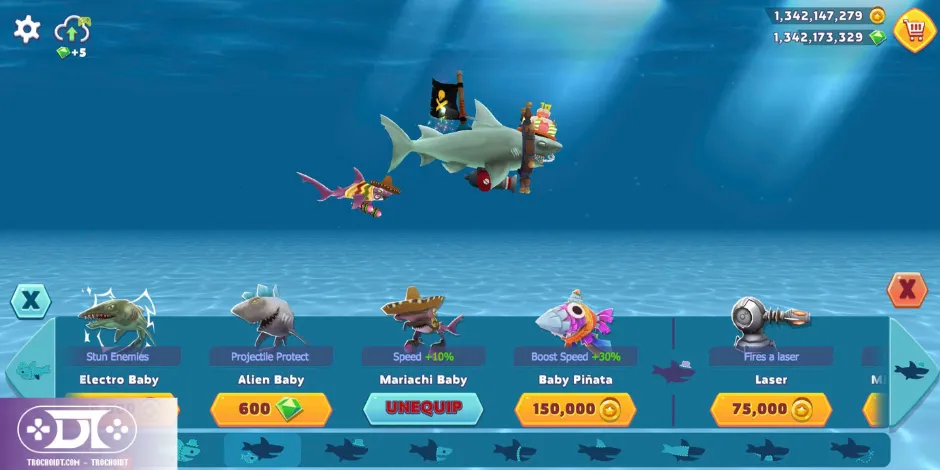The image size is (940, 470).
Task: Select the Alien Baby shark picture
Action: (x=268, y=317)
